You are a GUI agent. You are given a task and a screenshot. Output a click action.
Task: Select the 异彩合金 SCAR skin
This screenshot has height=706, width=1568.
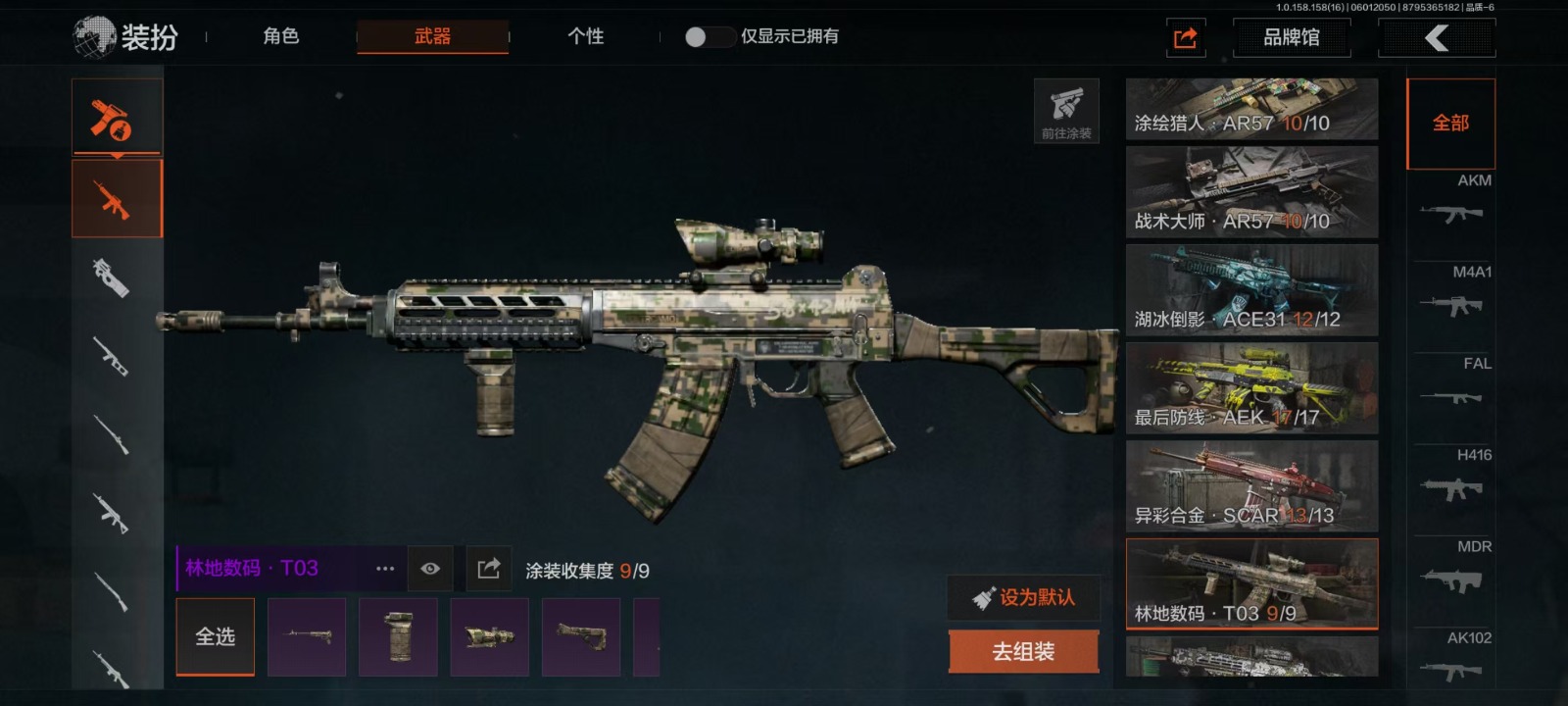pos(1251,486)
